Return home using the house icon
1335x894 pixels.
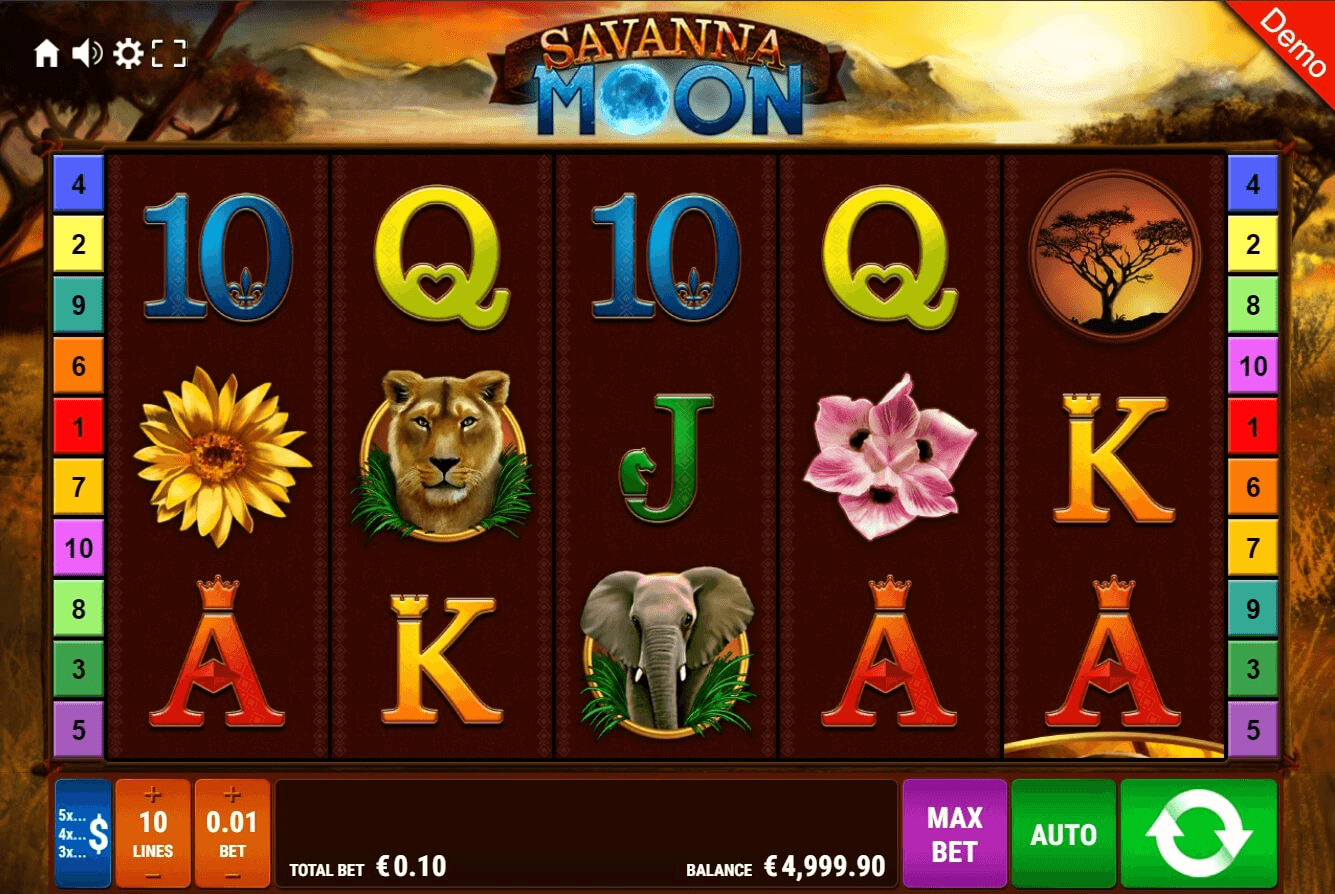[x=48, y=54]
